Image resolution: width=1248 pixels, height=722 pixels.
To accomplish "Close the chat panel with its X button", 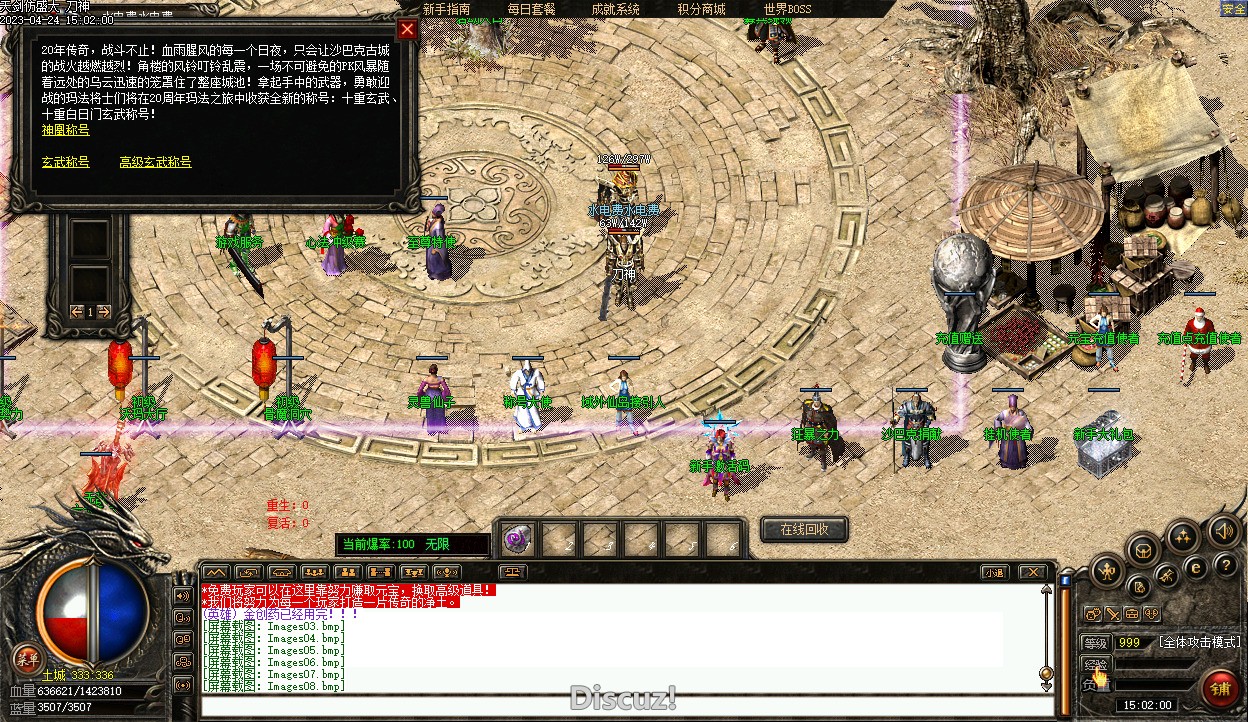I will pos(1032,573).
